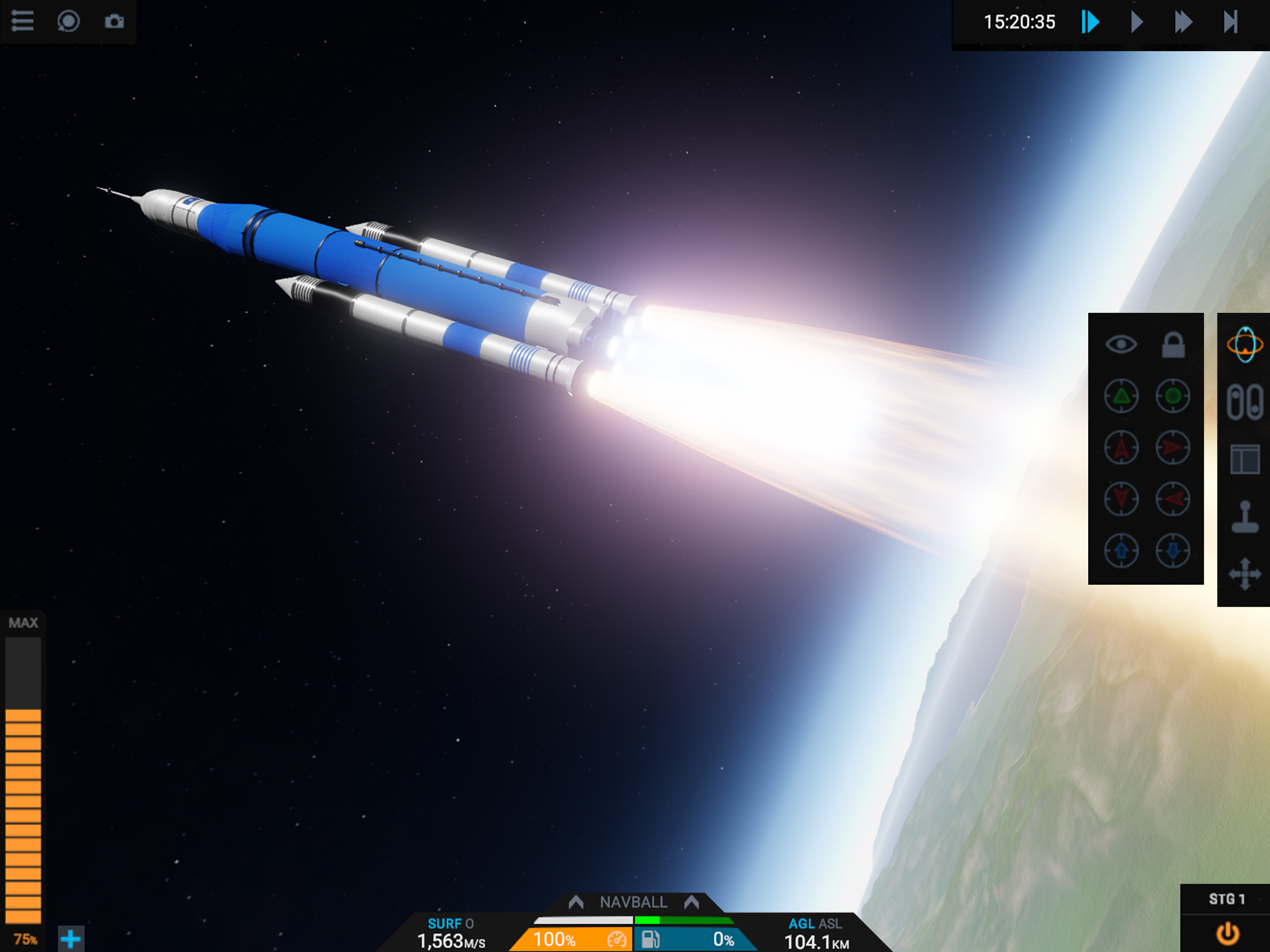Set throttle to MAX on slider
The image size is (1270, 952).
[x=23, y=623]
